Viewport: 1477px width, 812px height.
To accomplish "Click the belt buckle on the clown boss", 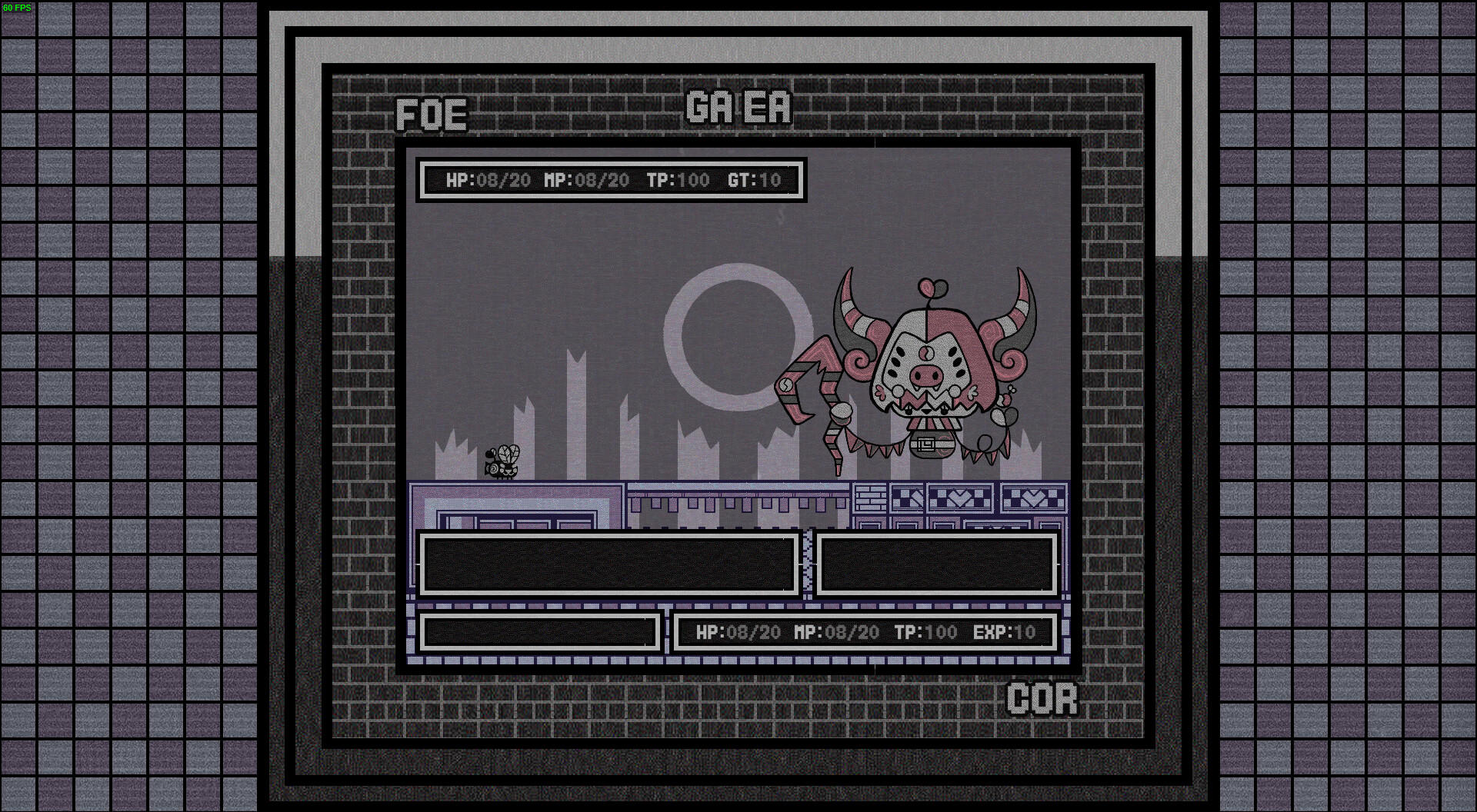I will [925, 444].
